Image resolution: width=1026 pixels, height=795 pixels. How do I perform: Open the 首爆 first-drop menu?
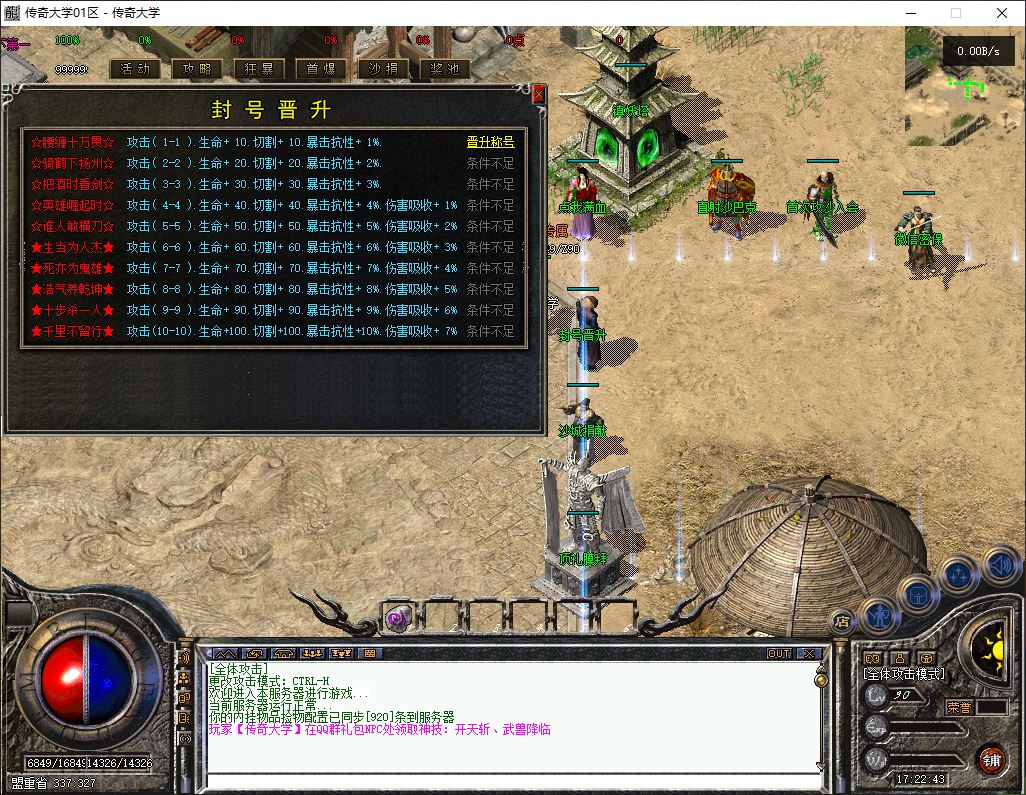coord(321,69)
